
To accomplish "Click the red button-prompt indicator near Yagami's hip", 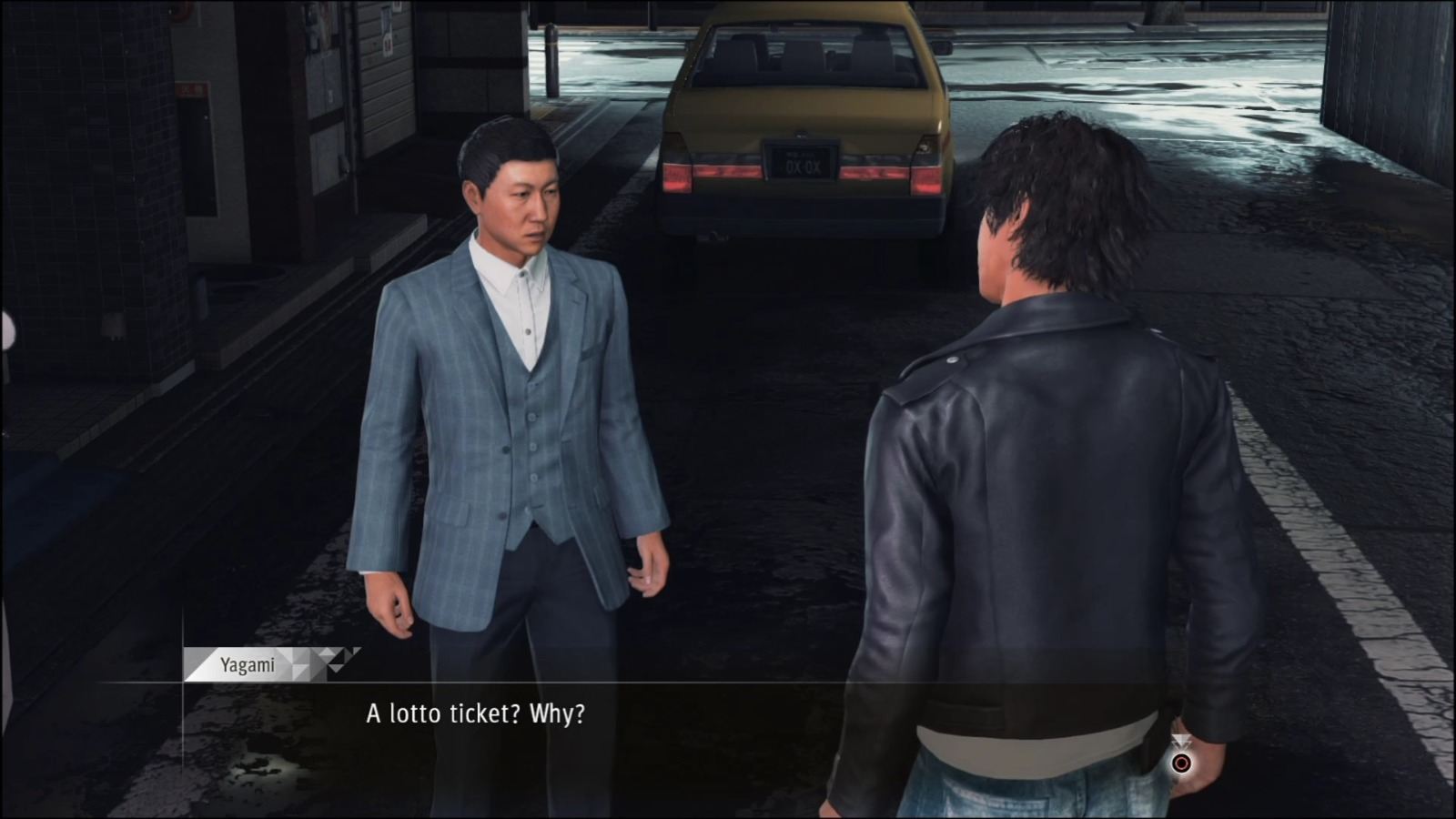I will coord(1181,762).
